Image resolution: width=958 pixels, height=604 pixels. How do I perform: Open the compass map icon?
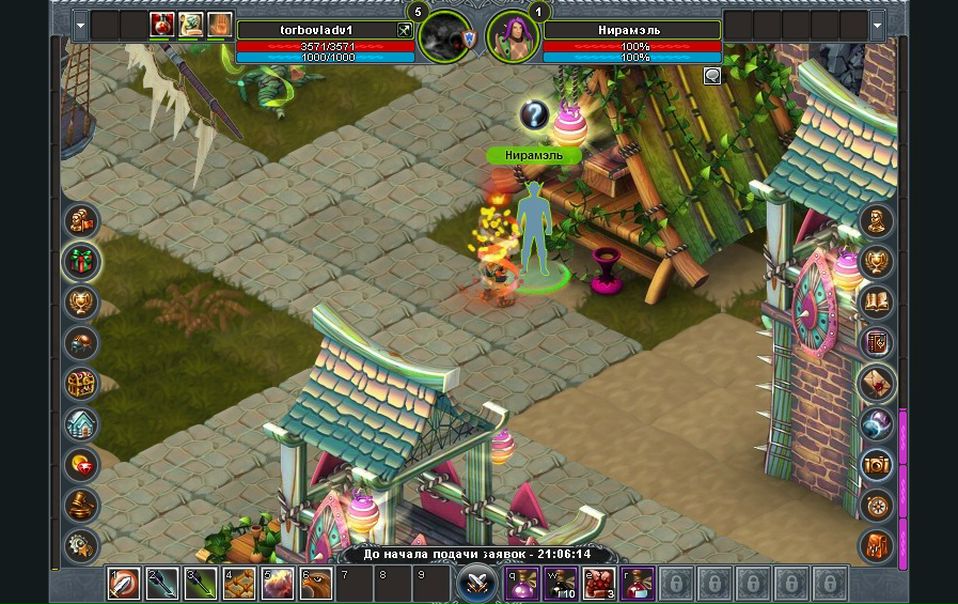[877, 505]
